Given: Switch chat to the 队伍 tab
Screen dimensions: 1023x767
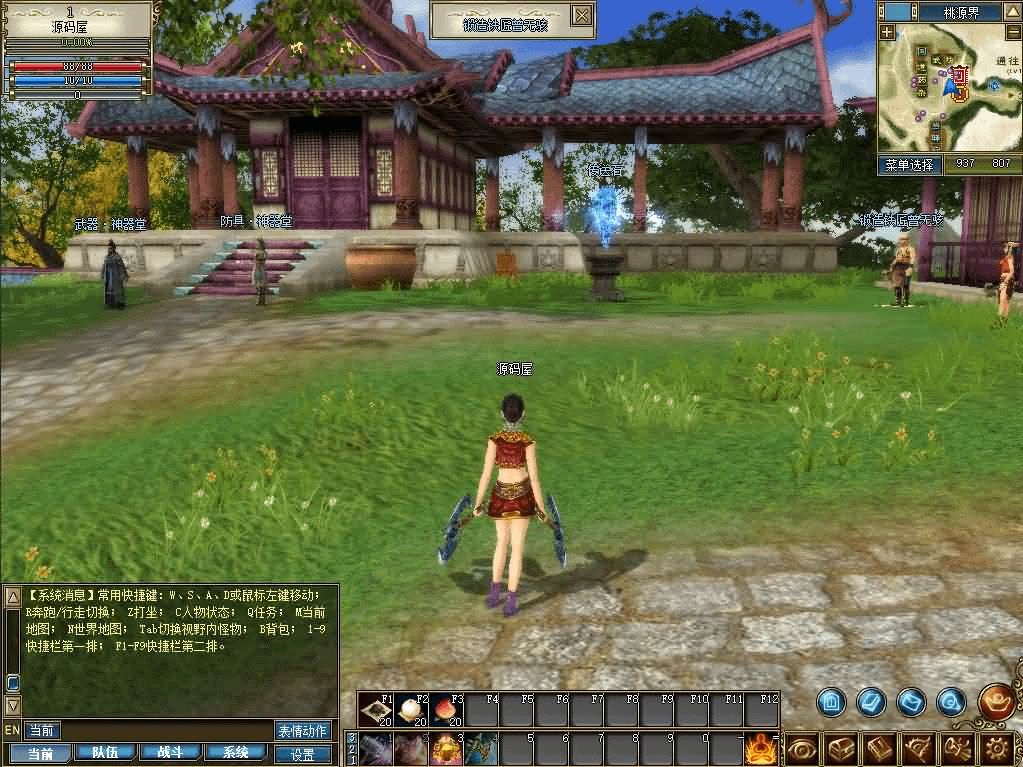Looking at the screenshot, I should click(x=106, y=753).
